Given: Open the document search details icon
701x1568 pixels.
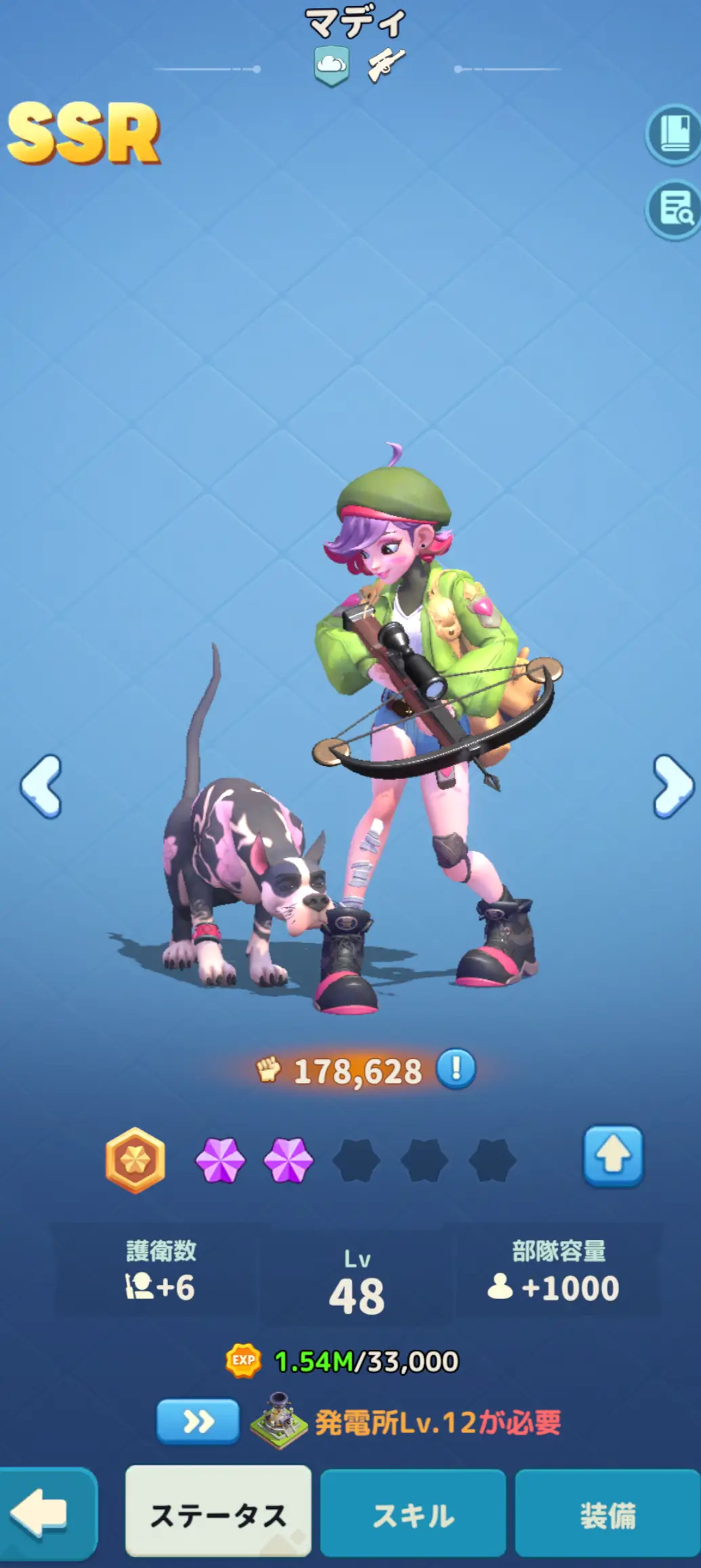Looking at the screenshot, I should click(673, 210).
